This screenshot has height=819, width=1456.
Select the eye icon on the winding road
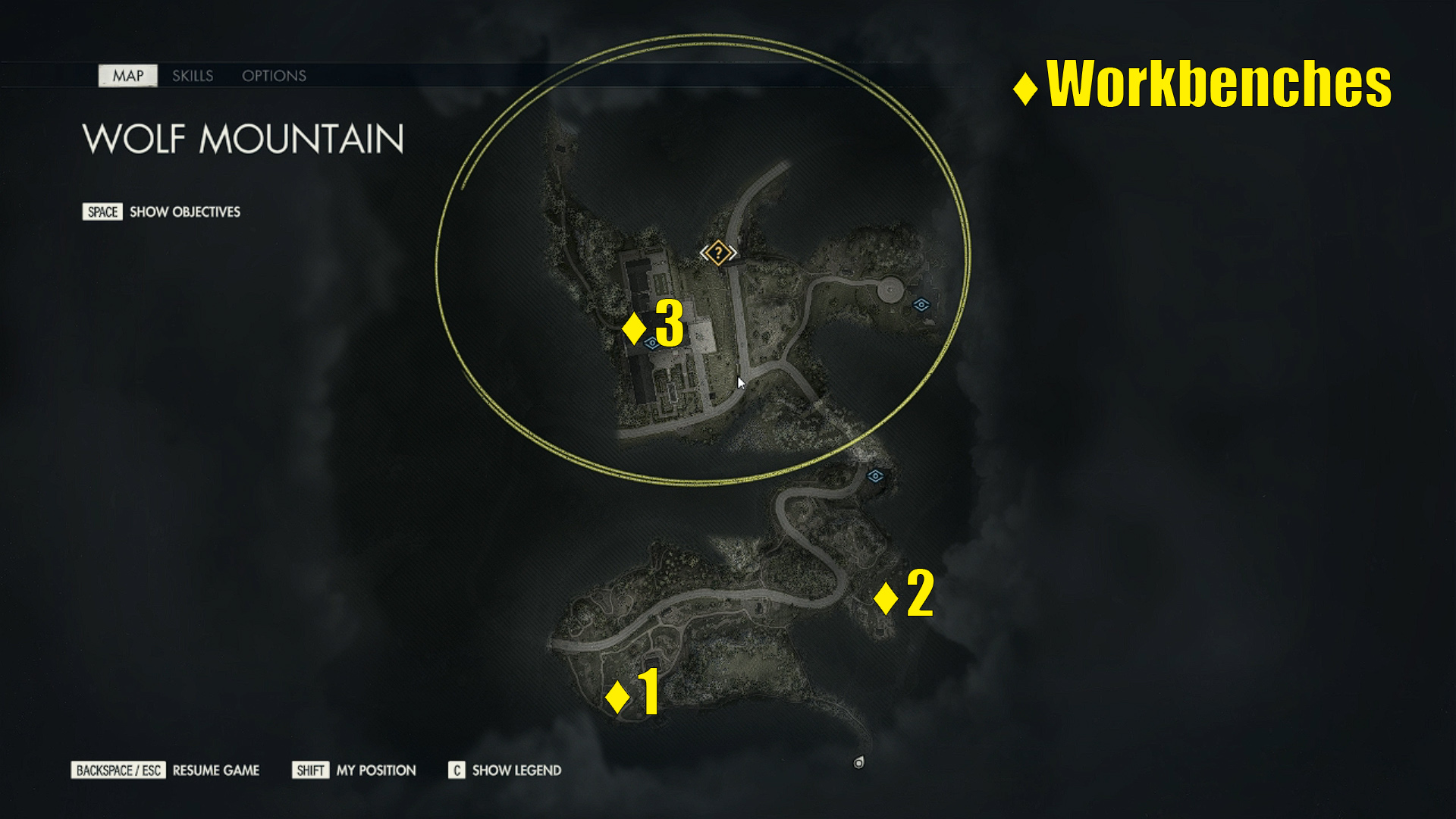tap(876, 475)
